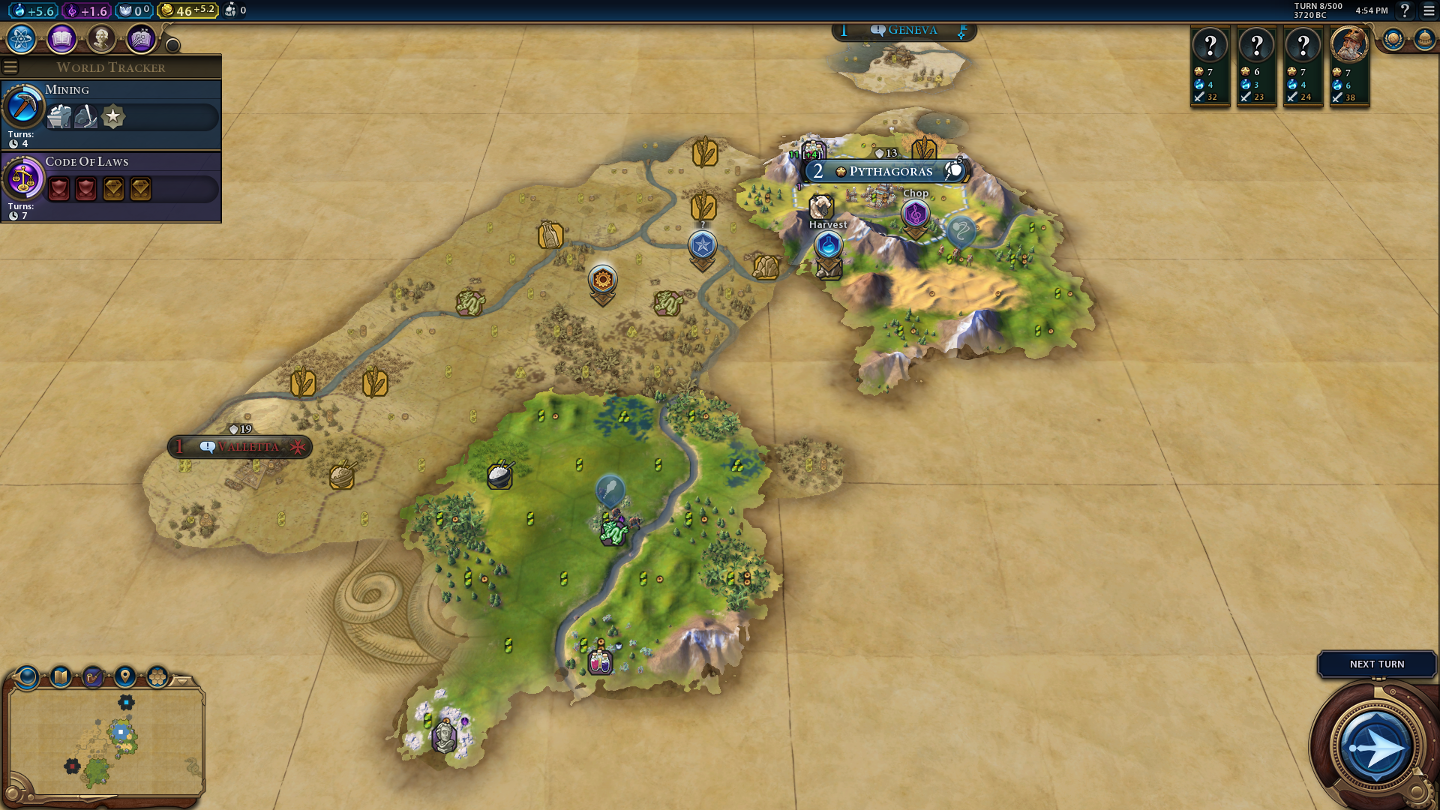
Task: Open the Great People portrait button
Action: point(101,39)
